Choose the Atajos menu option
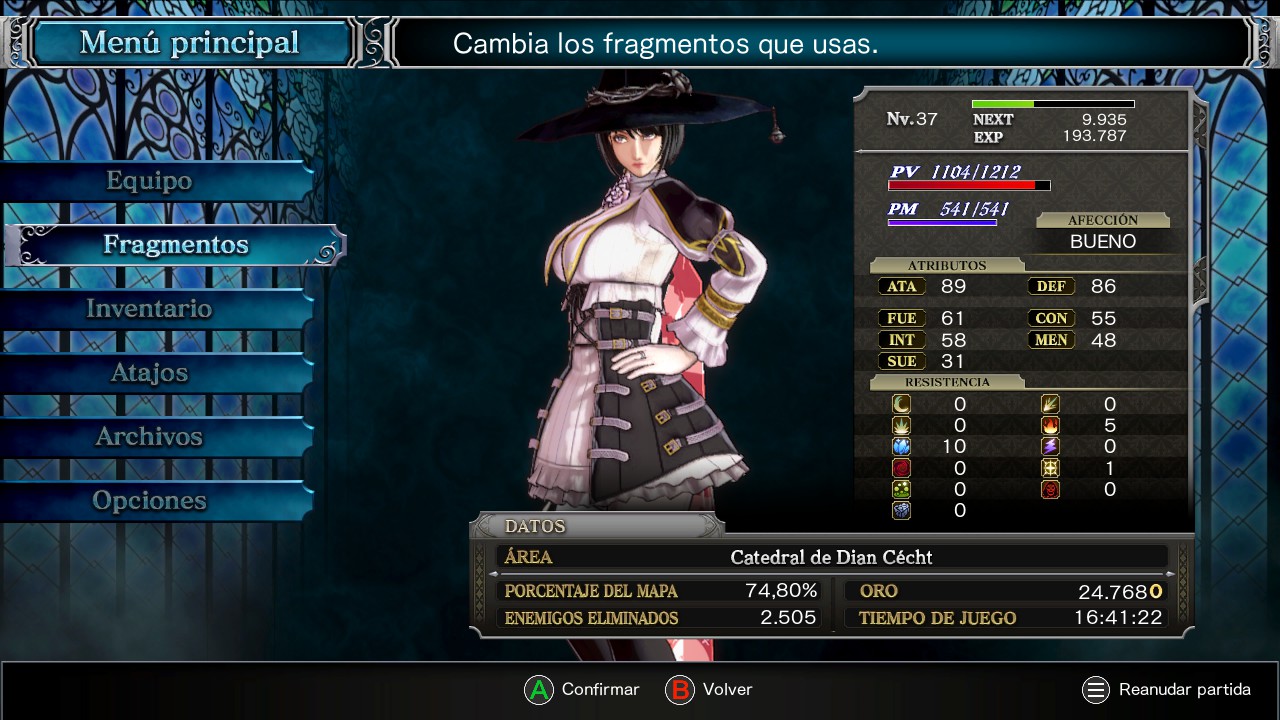The width and height of the screenshot is (1280, 720). pos(150,373)
